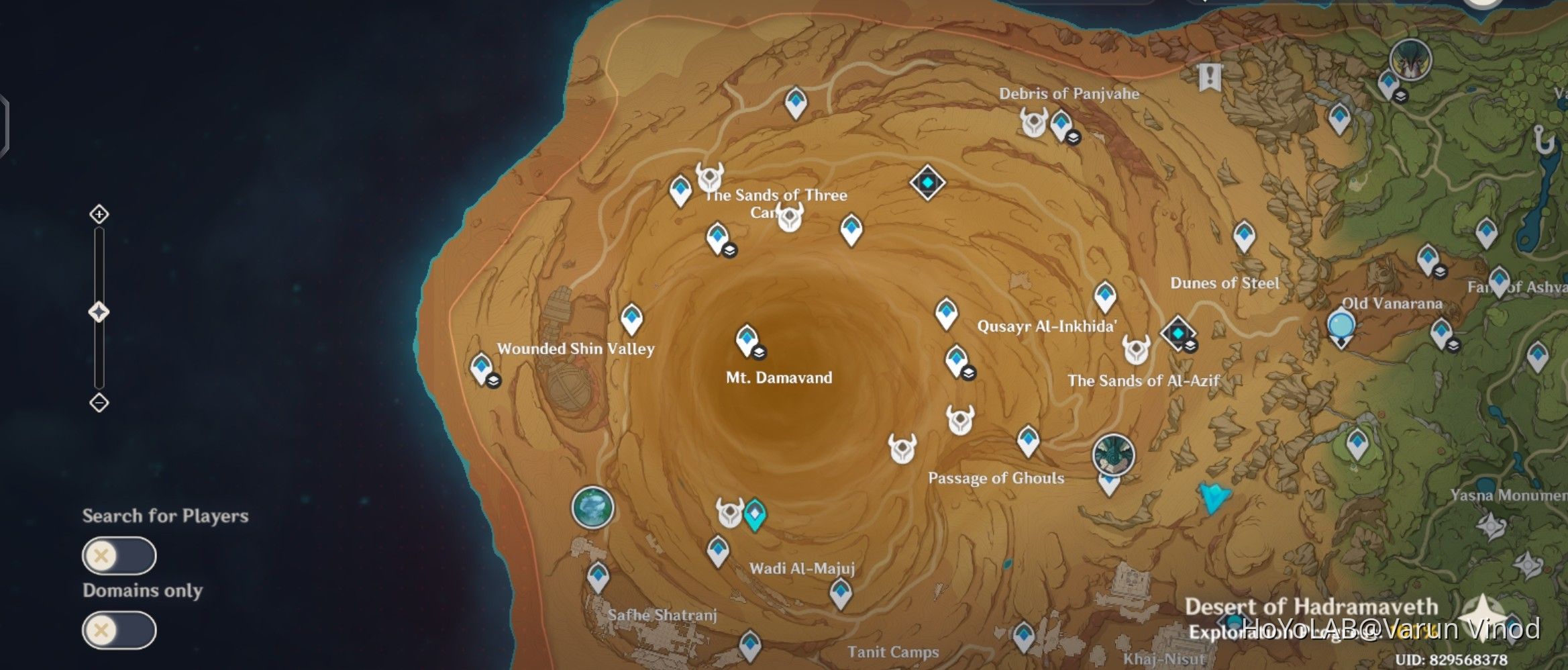Viewport: 1568px width, 670px height.
Task: Enable the Domains only toggle
Action: 119,630
